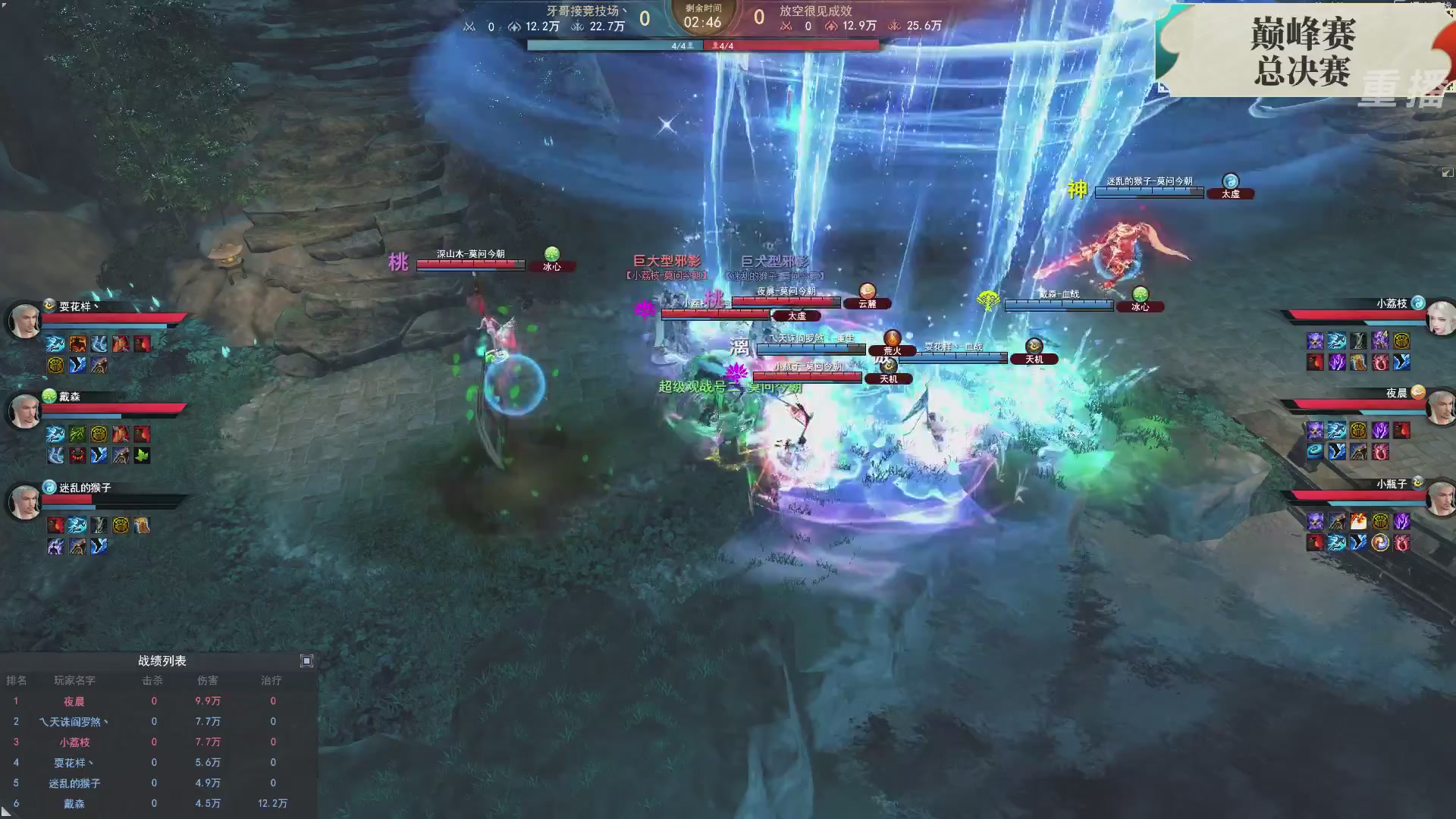The image size is (1456, 819).
Task: Open 迷乱的猴子's golden seal skill icon
Action: pyautogui.click(x=121, y=525)
